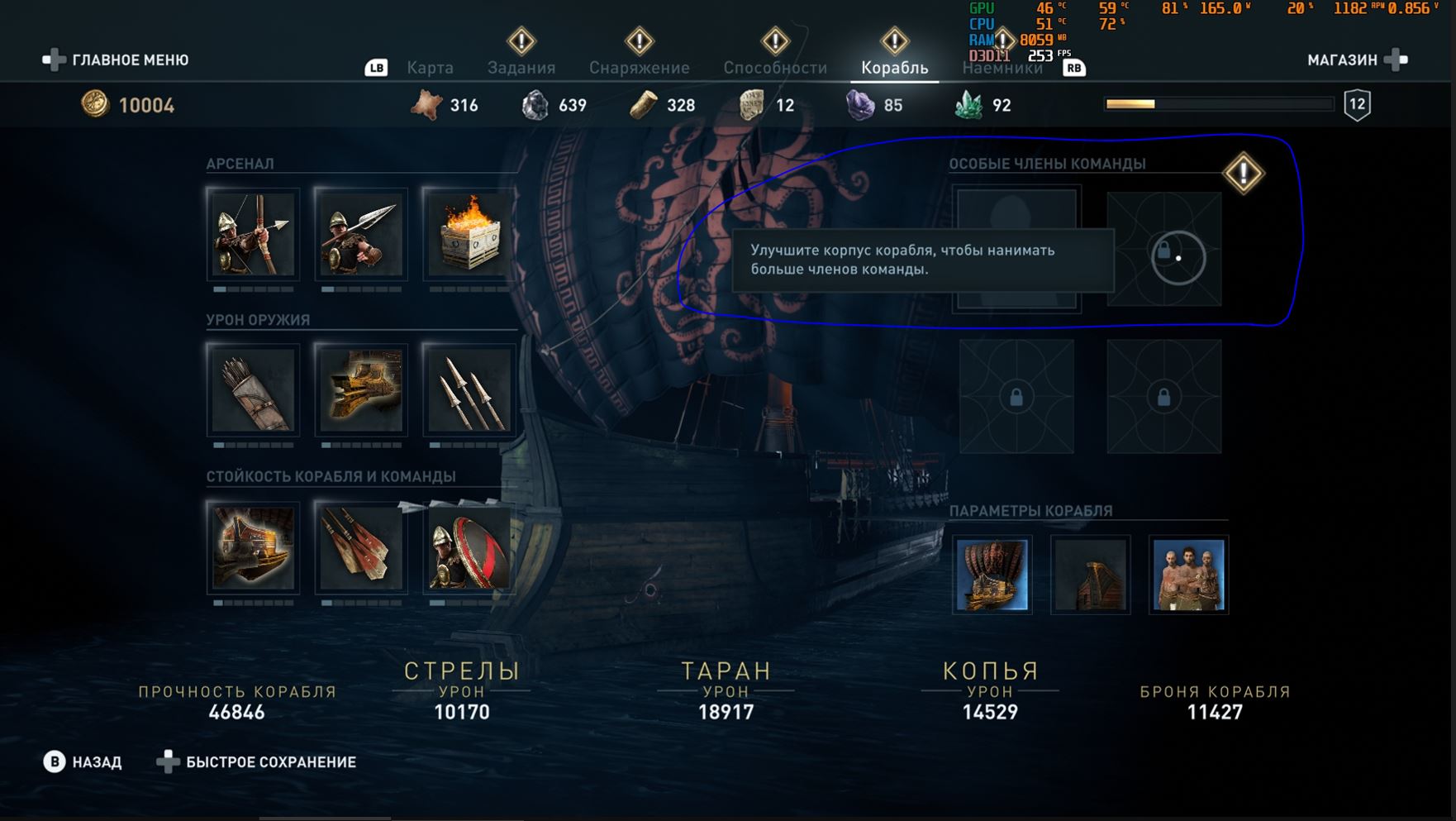This screenshot has width=1456, height=821.
Task: Click the Быстрое сохранение button
Action: (x=257, y=761)
